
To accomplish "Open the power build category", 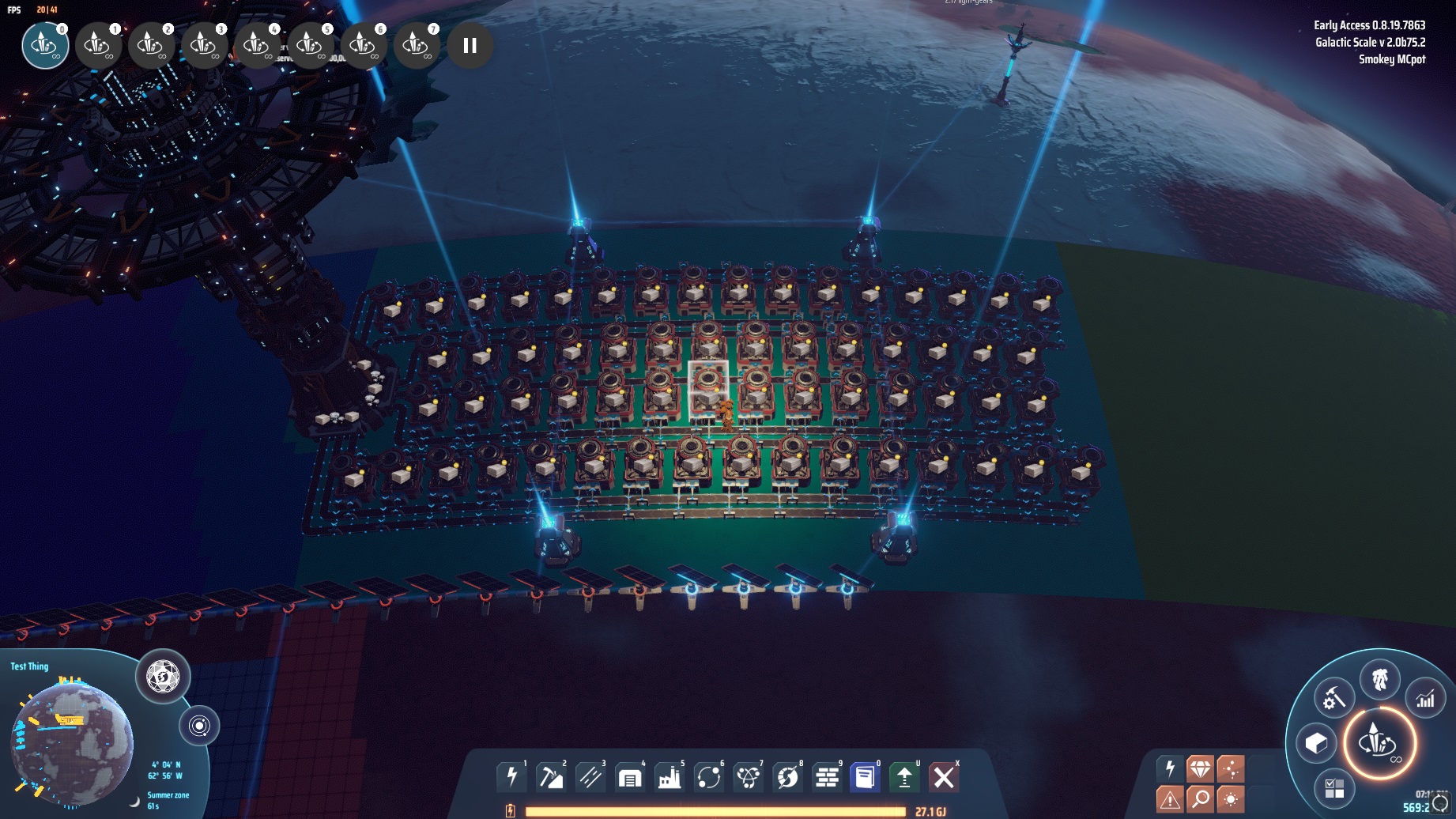I will [x=511, y=777].
